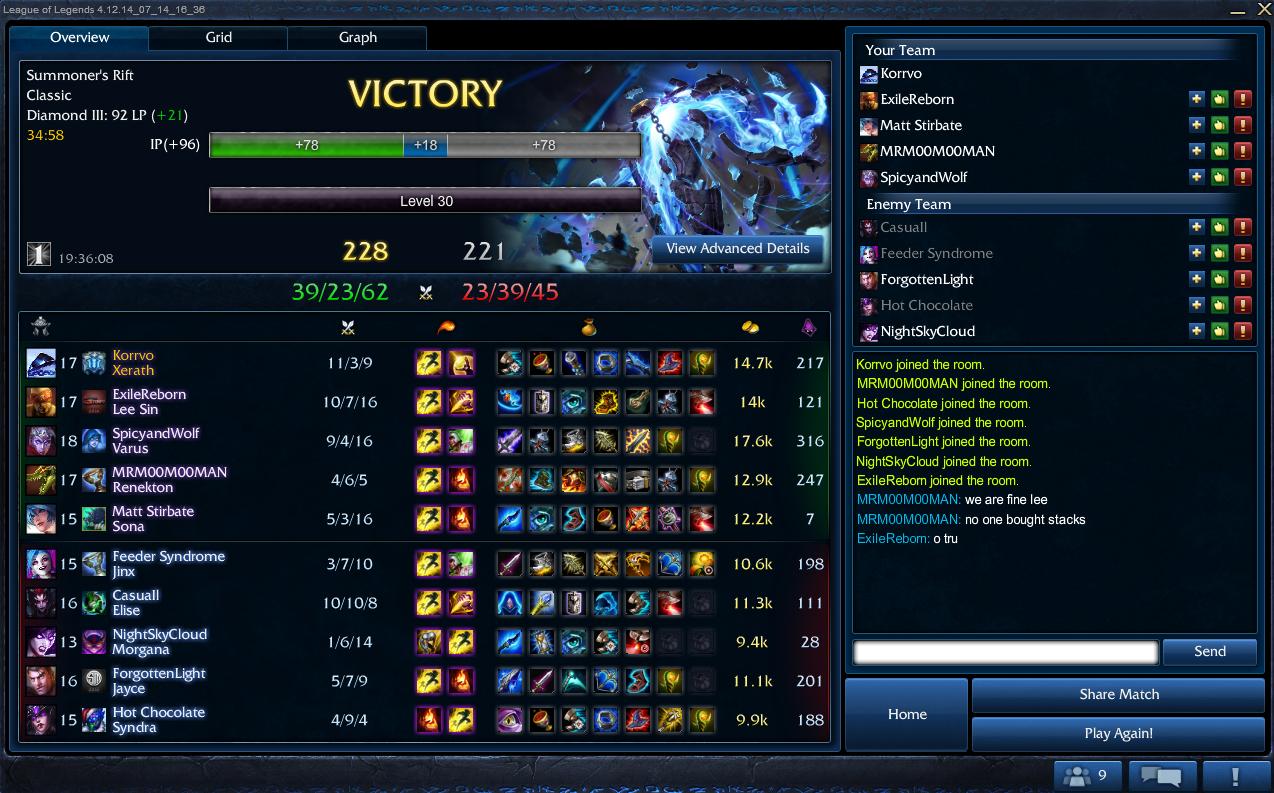Image resolution: width=1274 pixels, height=793 pixels.
Task: Open the friends list showing 9 online
Action: pos(1086,775)
